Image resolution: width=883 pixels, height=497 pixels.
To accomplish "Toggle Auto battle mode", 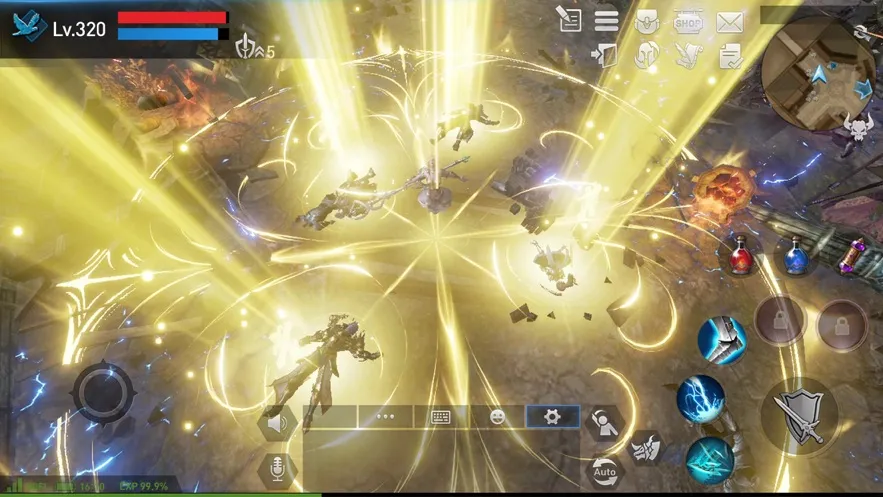I will 605,469.
